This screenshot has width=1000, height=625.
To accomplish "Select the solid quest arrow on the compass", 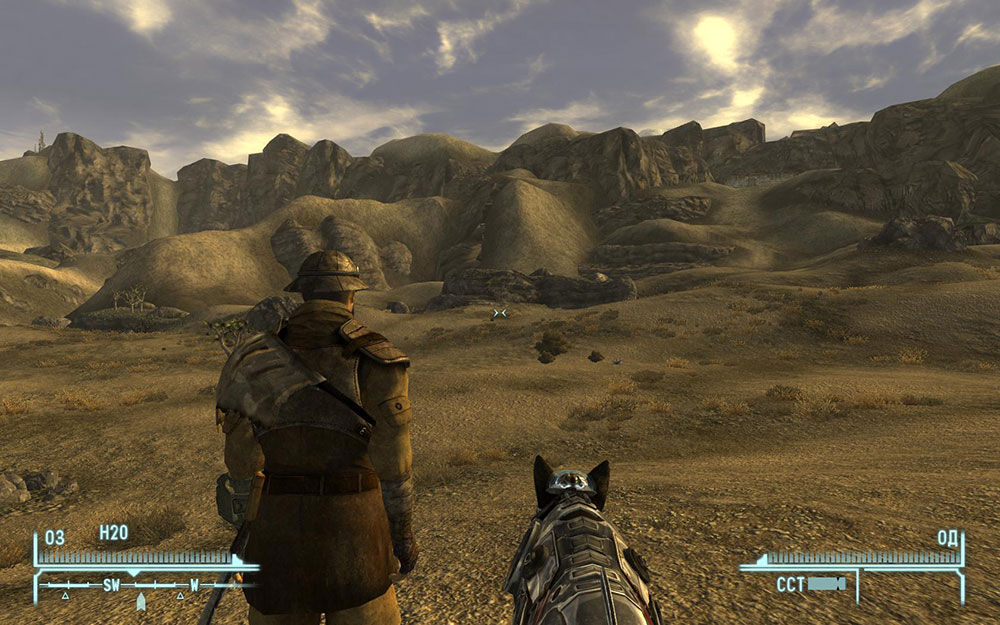I will click(141, 601).
